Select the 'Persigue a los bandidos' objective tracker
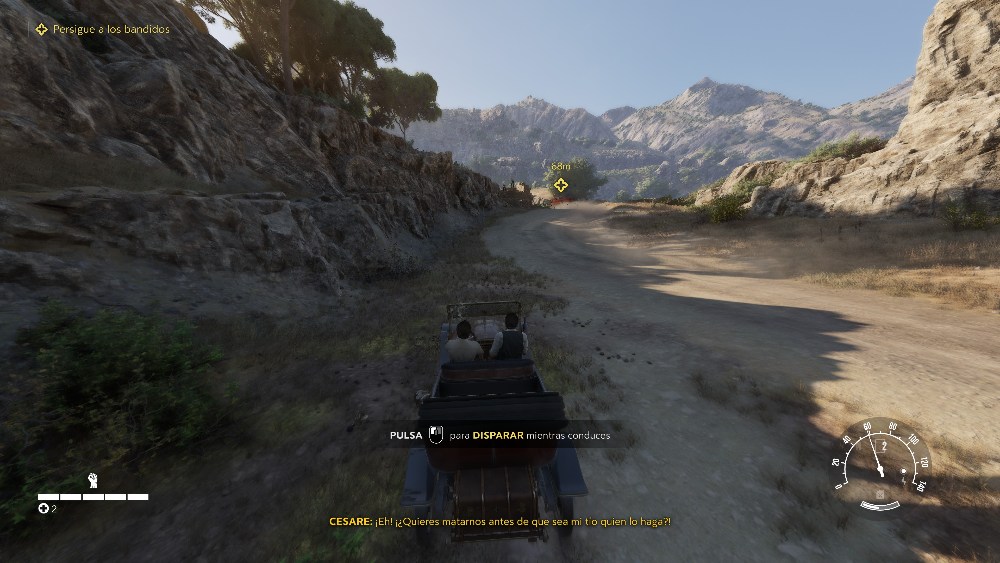This screenshot has width=1000, height=563. point(102,29)
